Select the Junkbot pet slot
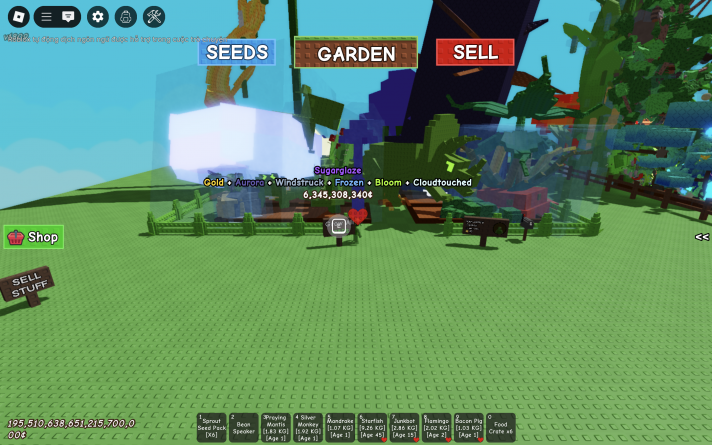The height and width of the screenshot is (445, 712). pos(404,427)
